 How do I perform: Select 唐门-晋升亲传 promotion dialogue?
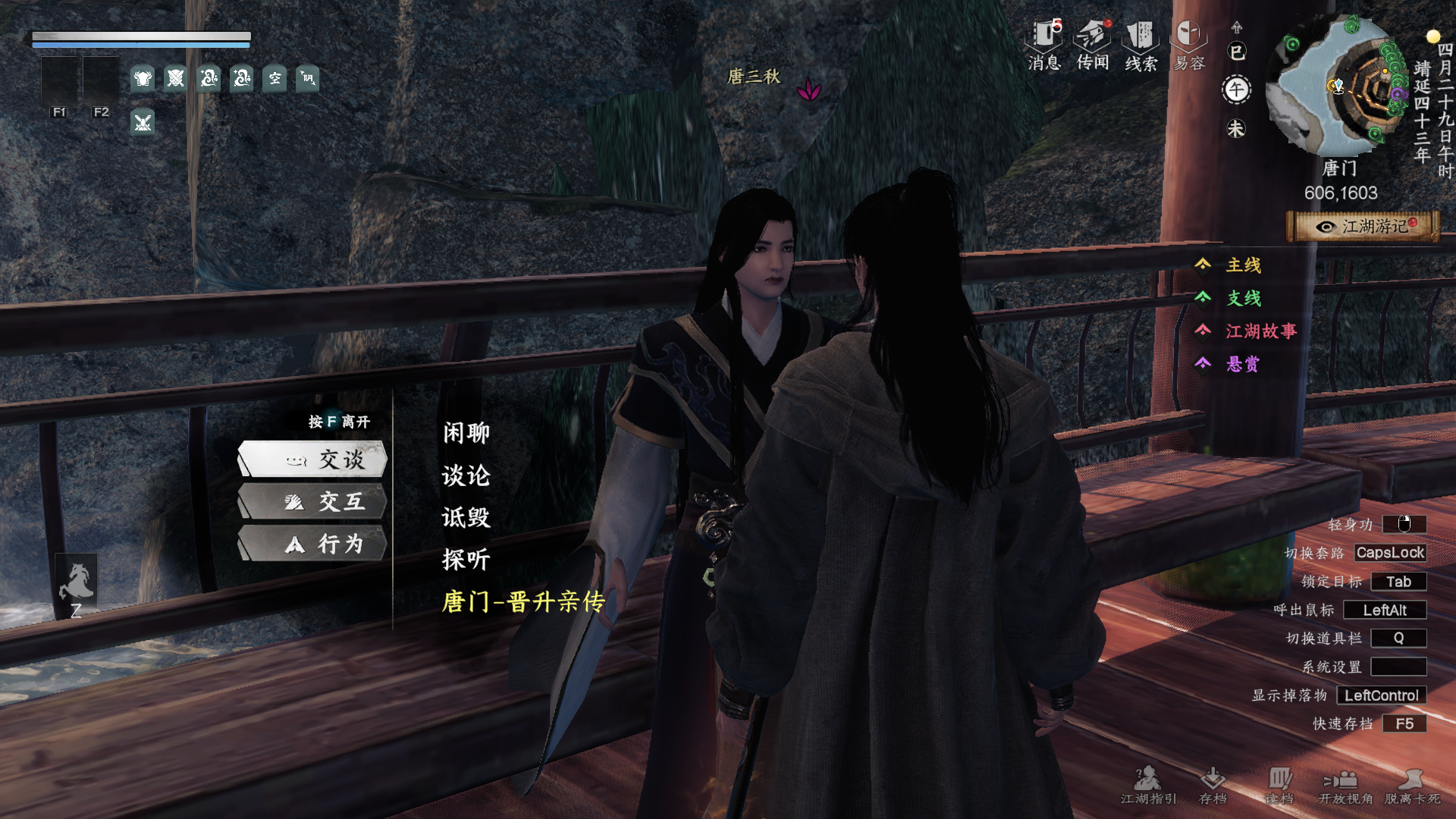click(523, 602)
